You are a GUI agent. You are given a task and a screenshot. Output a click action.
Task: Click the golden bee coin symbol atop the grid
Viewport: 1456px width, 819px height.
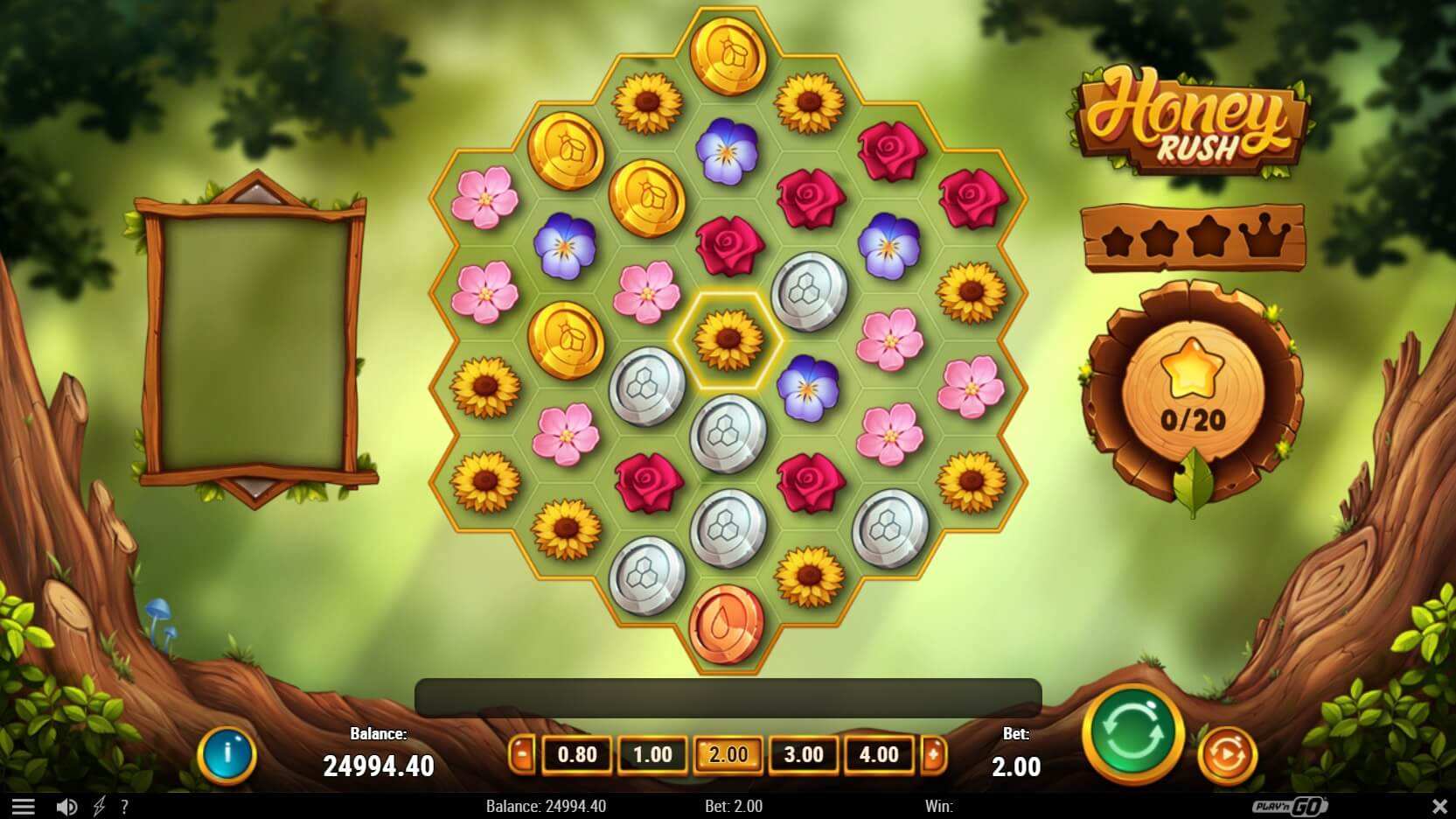(727, 55)
